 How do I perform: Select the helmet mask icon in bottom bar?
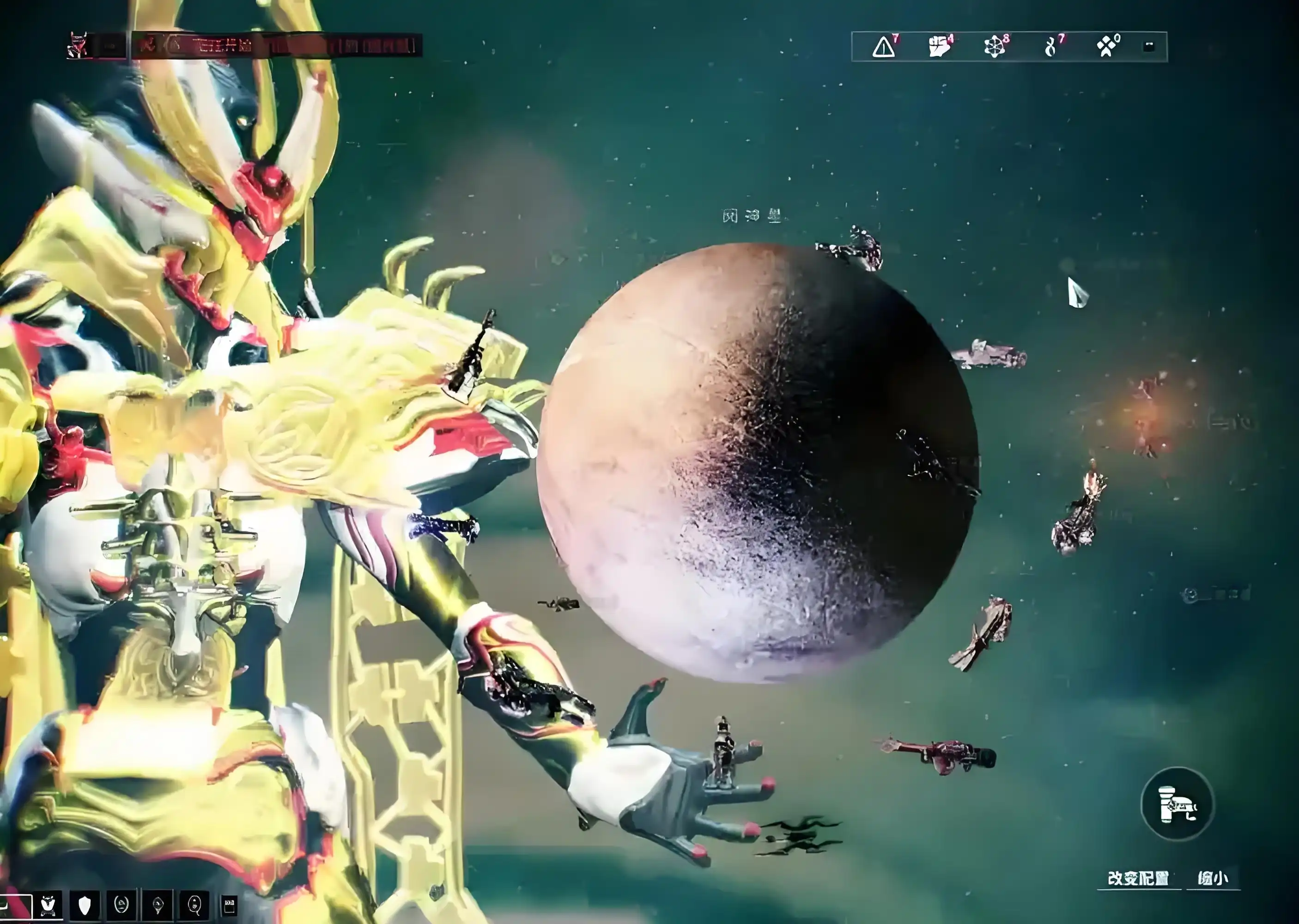pyautogui.click(x=49, y=905)
